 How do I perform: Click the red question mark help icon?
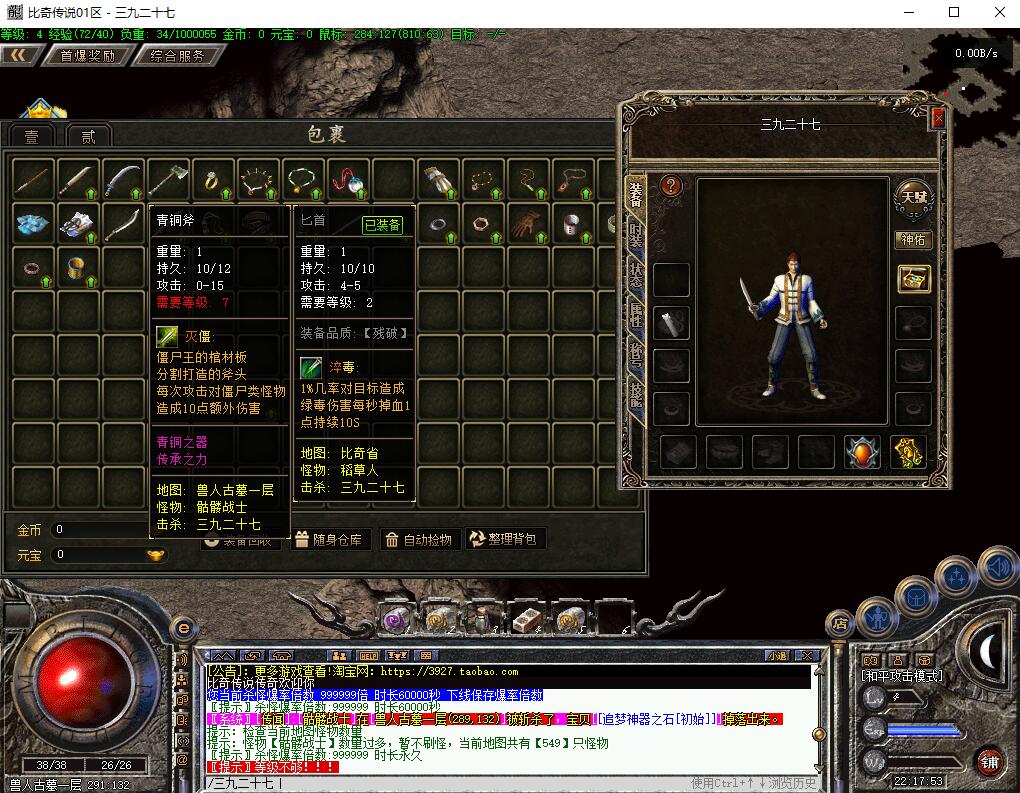[671, 186]
